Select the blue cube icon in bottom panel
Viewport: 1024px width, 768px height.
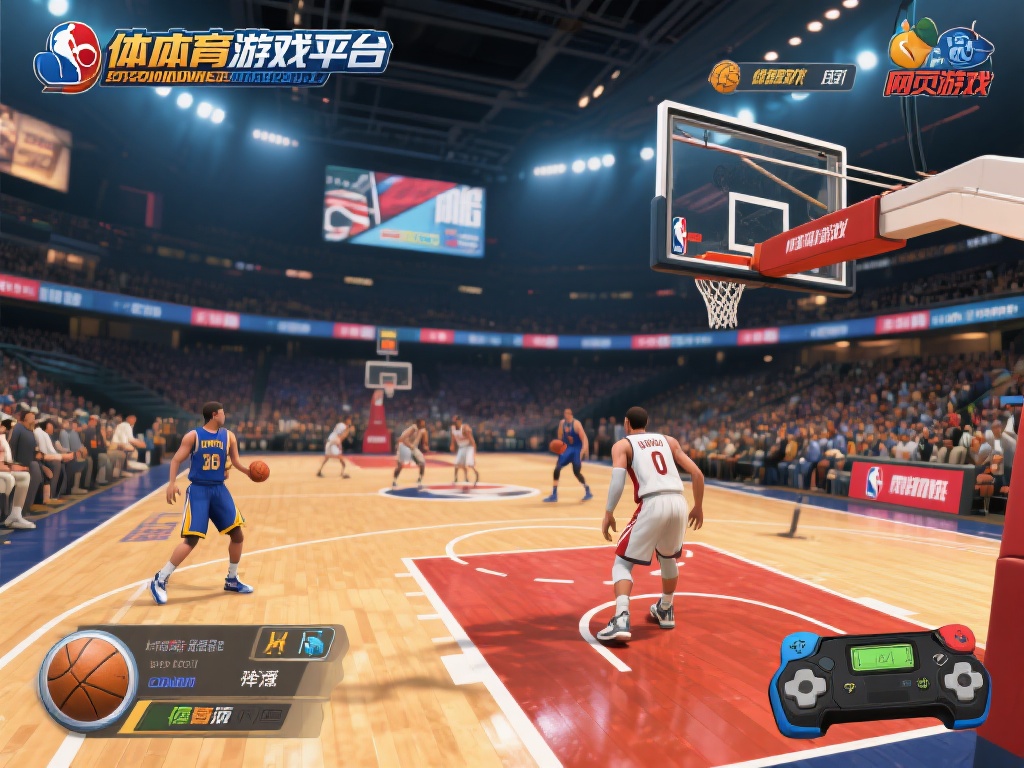(315, 642)
